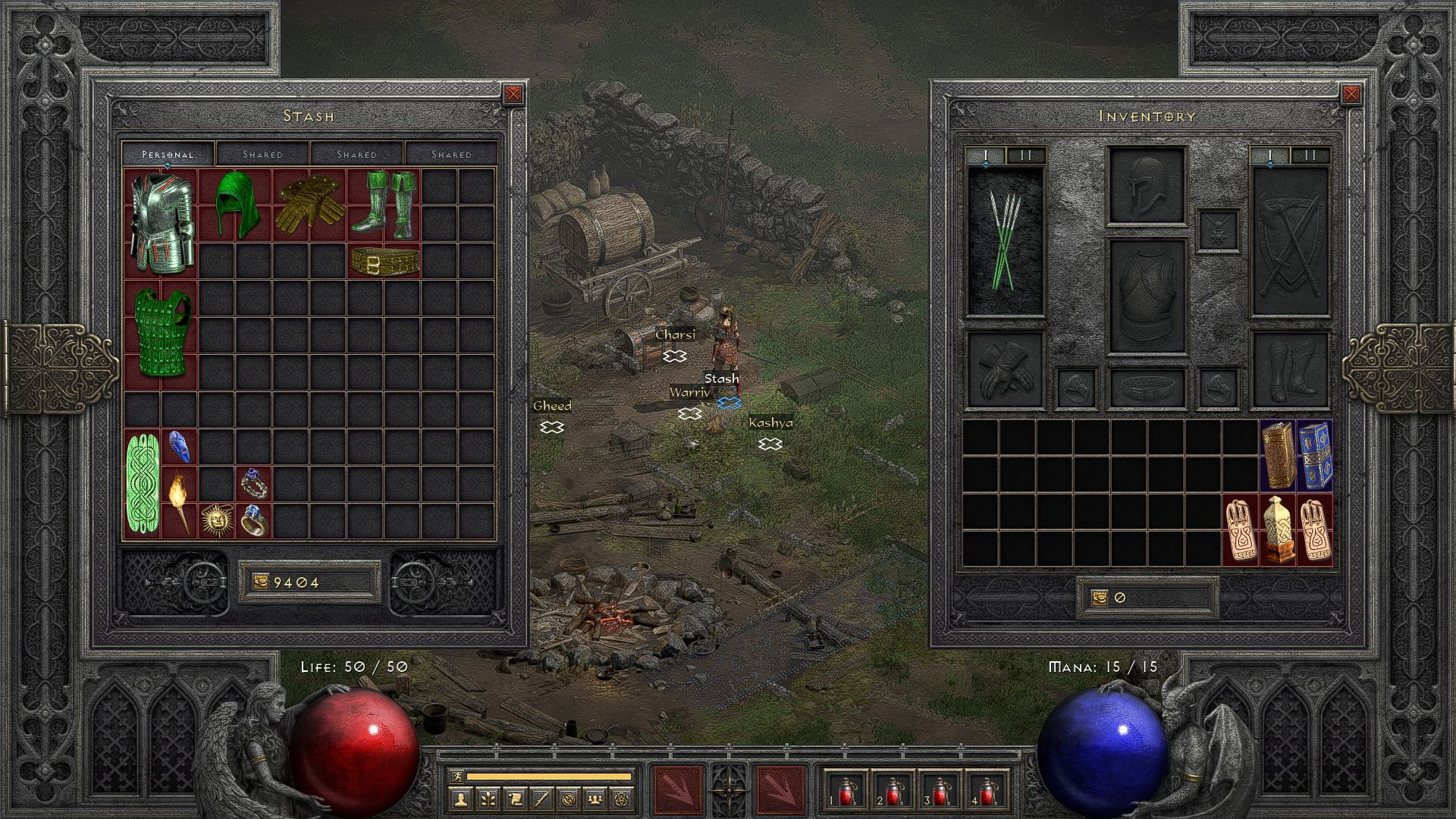Viewport: 1456px width, 819px height.
Task: Select the blue tome in inventory
Action: coord(1315,454)
